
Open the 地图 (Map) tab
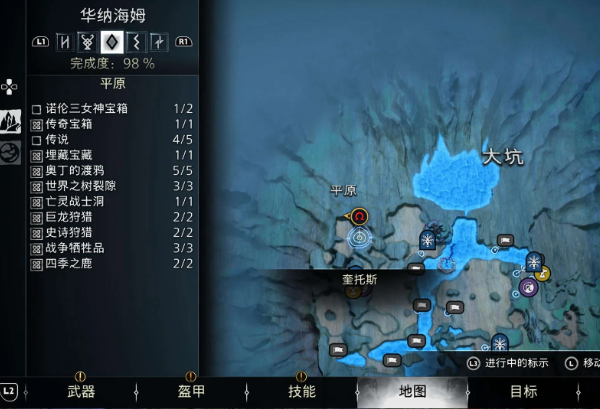pyautogui.click(x=412, y=391)
